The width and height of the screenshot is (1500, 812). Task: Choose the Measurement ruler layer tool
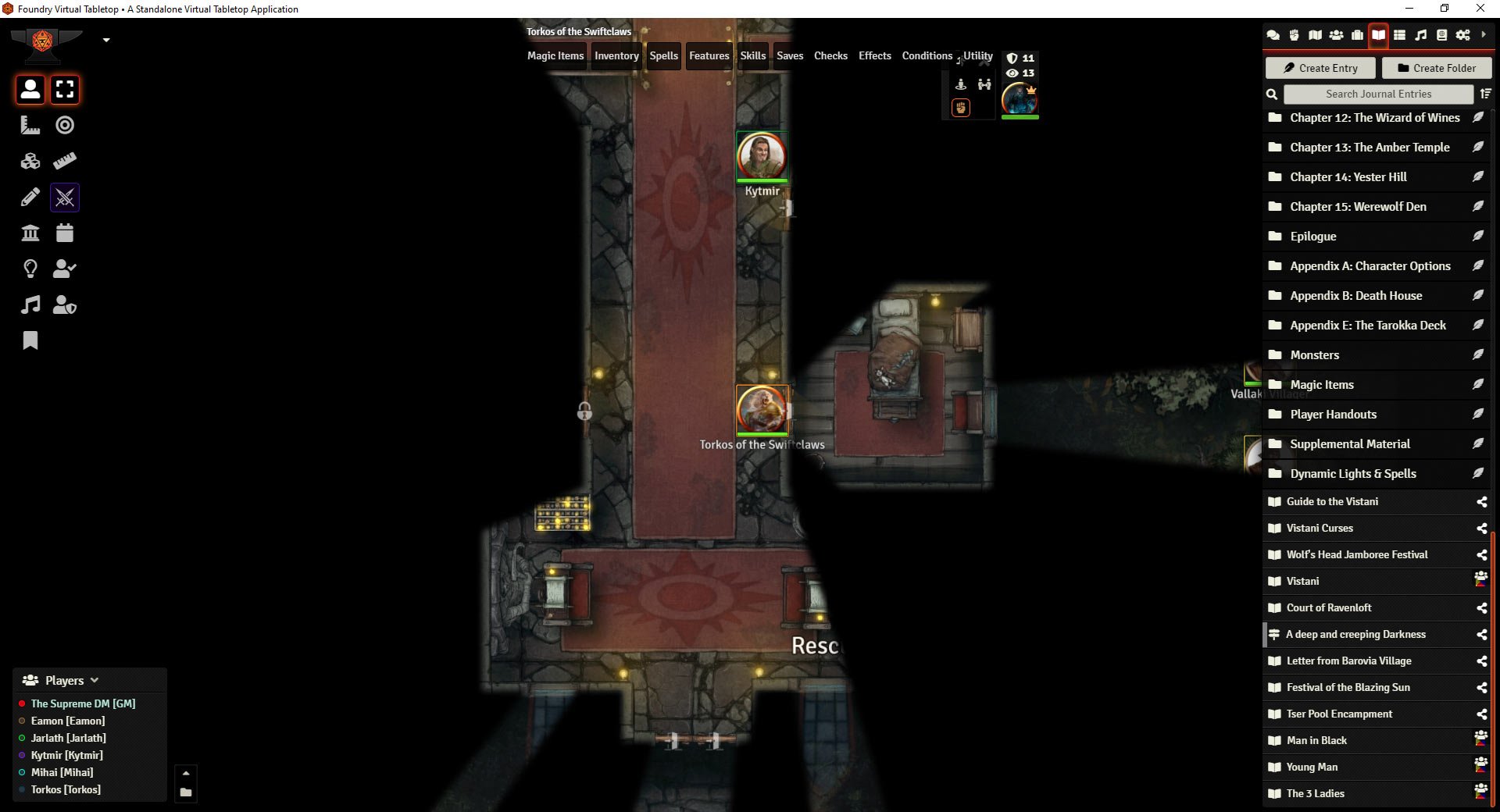pos(30,125)
